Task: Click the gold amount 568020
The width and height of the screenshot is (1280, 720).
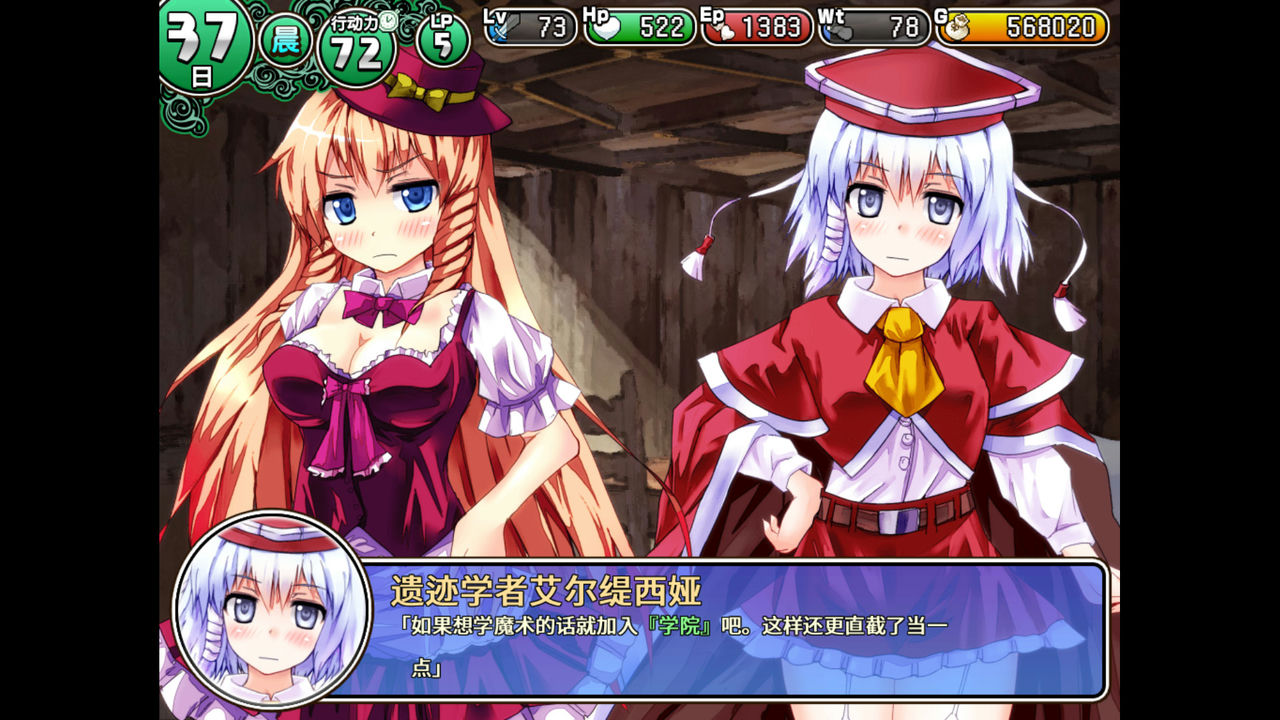Action: [x=1050, y=29]
